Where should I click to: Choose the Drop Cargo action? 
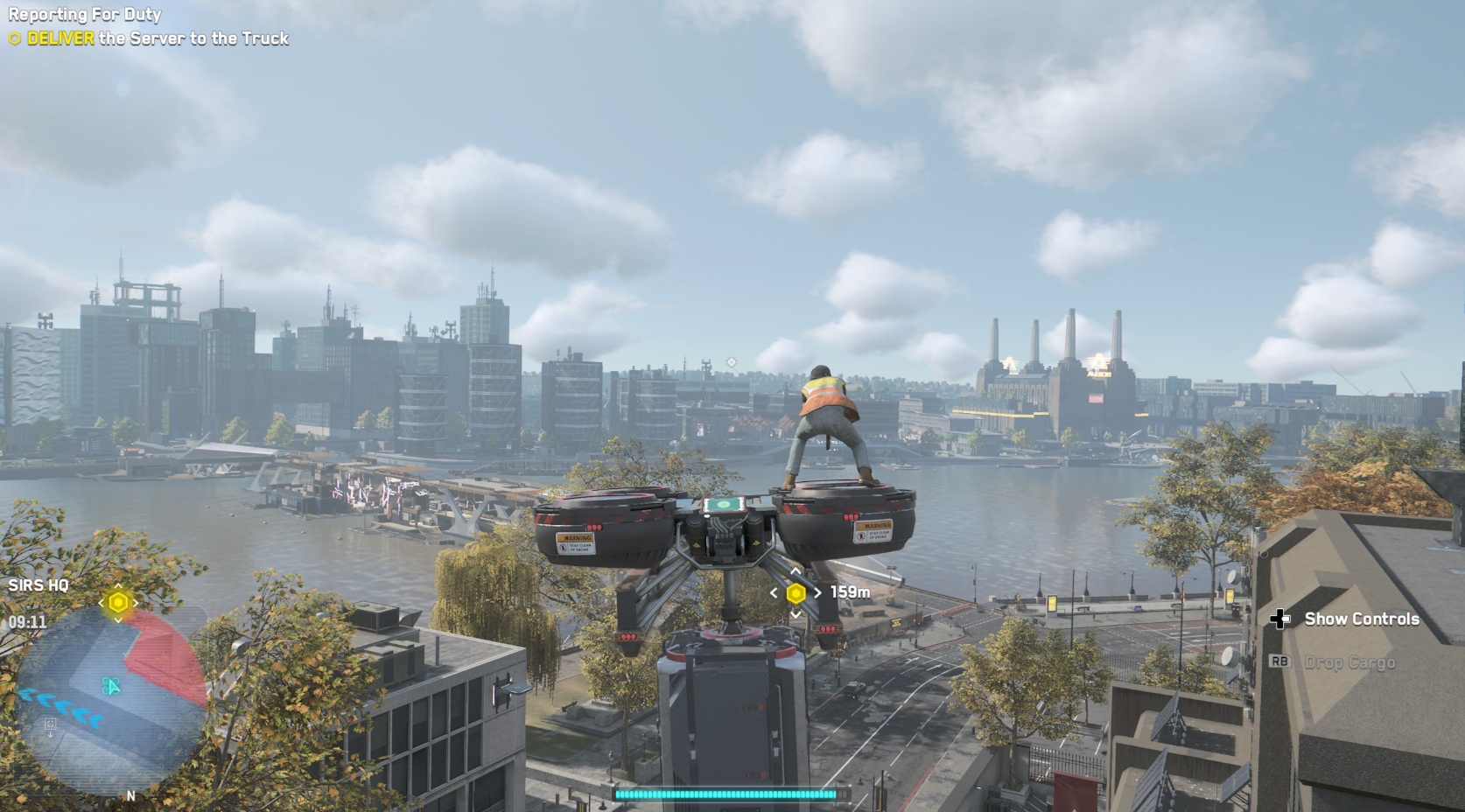[1349, 663]
